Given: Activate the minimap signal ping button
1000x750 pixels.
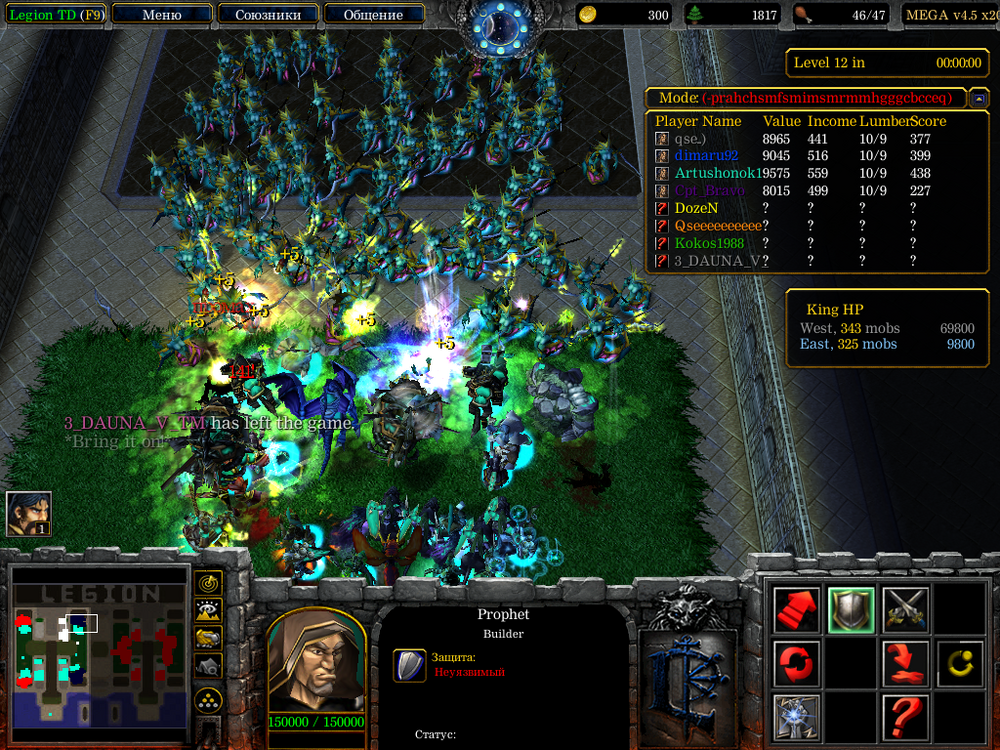Looking at the screenshot, I should (x=209, y=582).
